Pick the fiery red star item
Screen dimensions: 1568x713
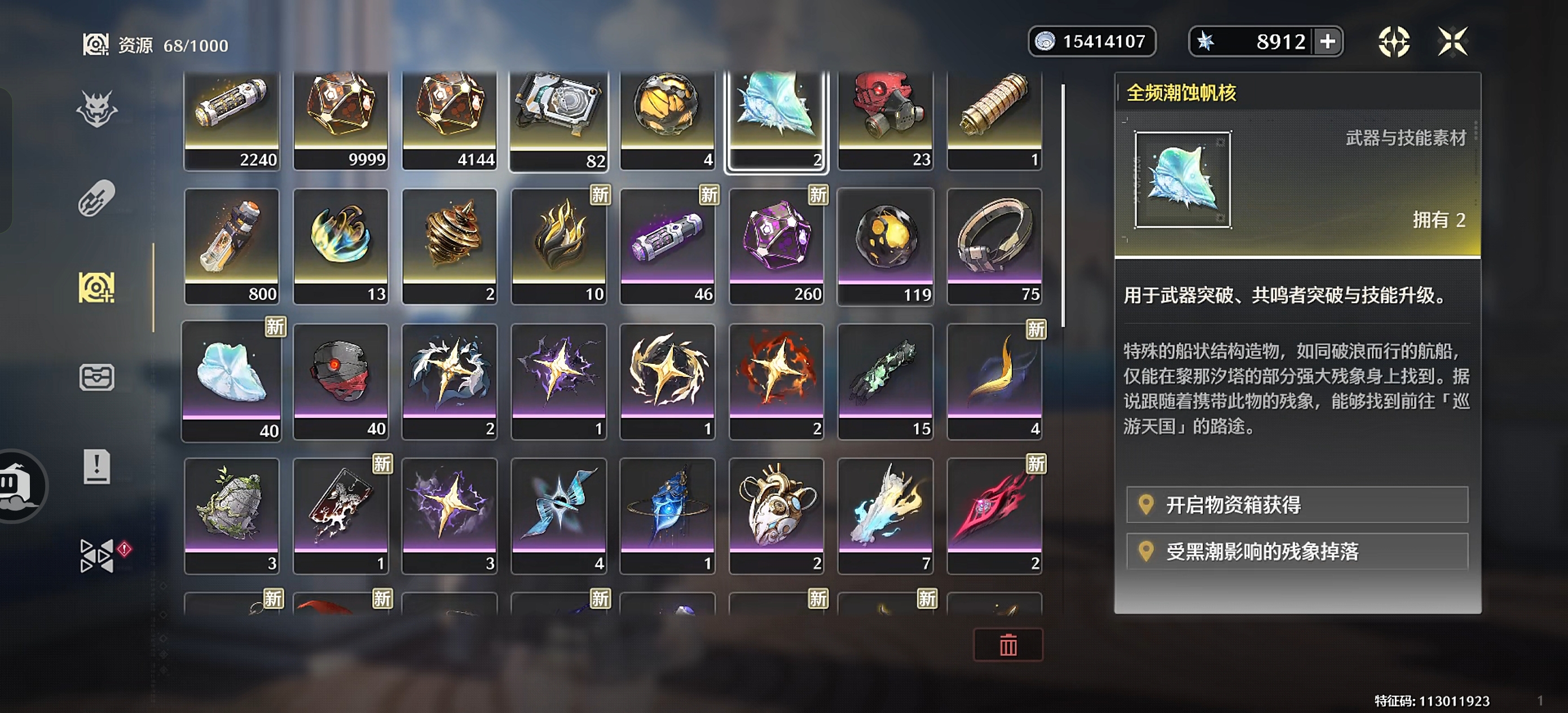point(777,381)
